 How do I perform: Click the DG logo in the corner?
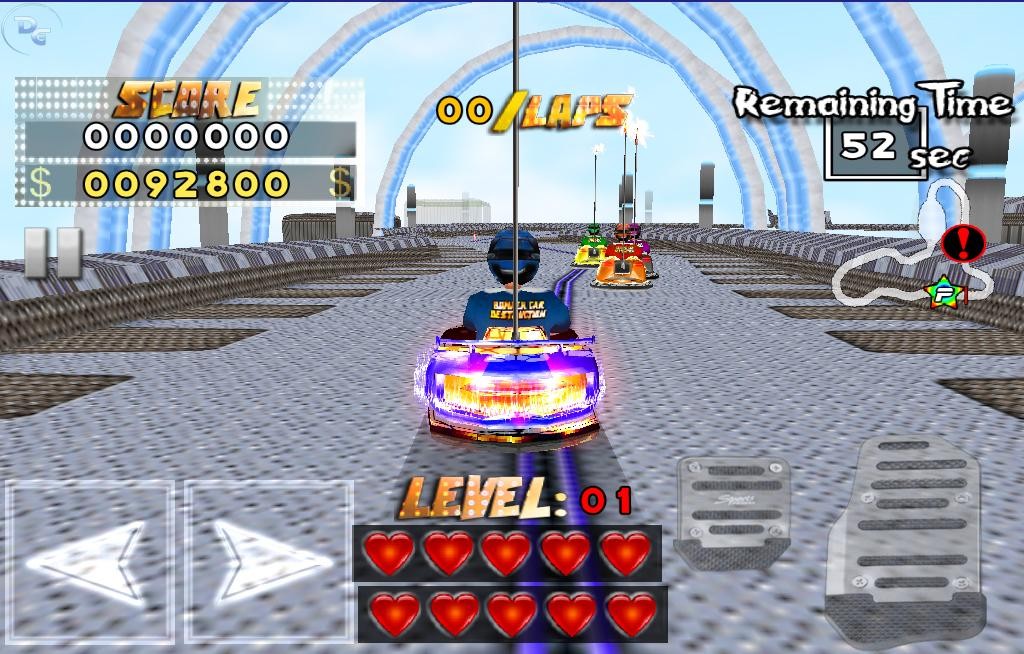pyautogui.click(x=32, y=30)
